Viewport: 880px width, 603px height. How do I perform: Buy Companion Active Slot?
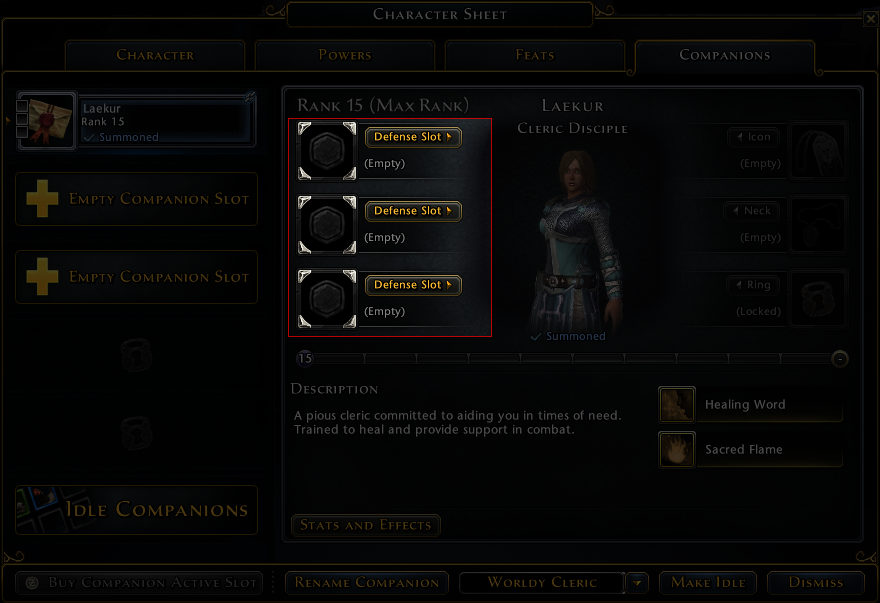pos(140,582)
